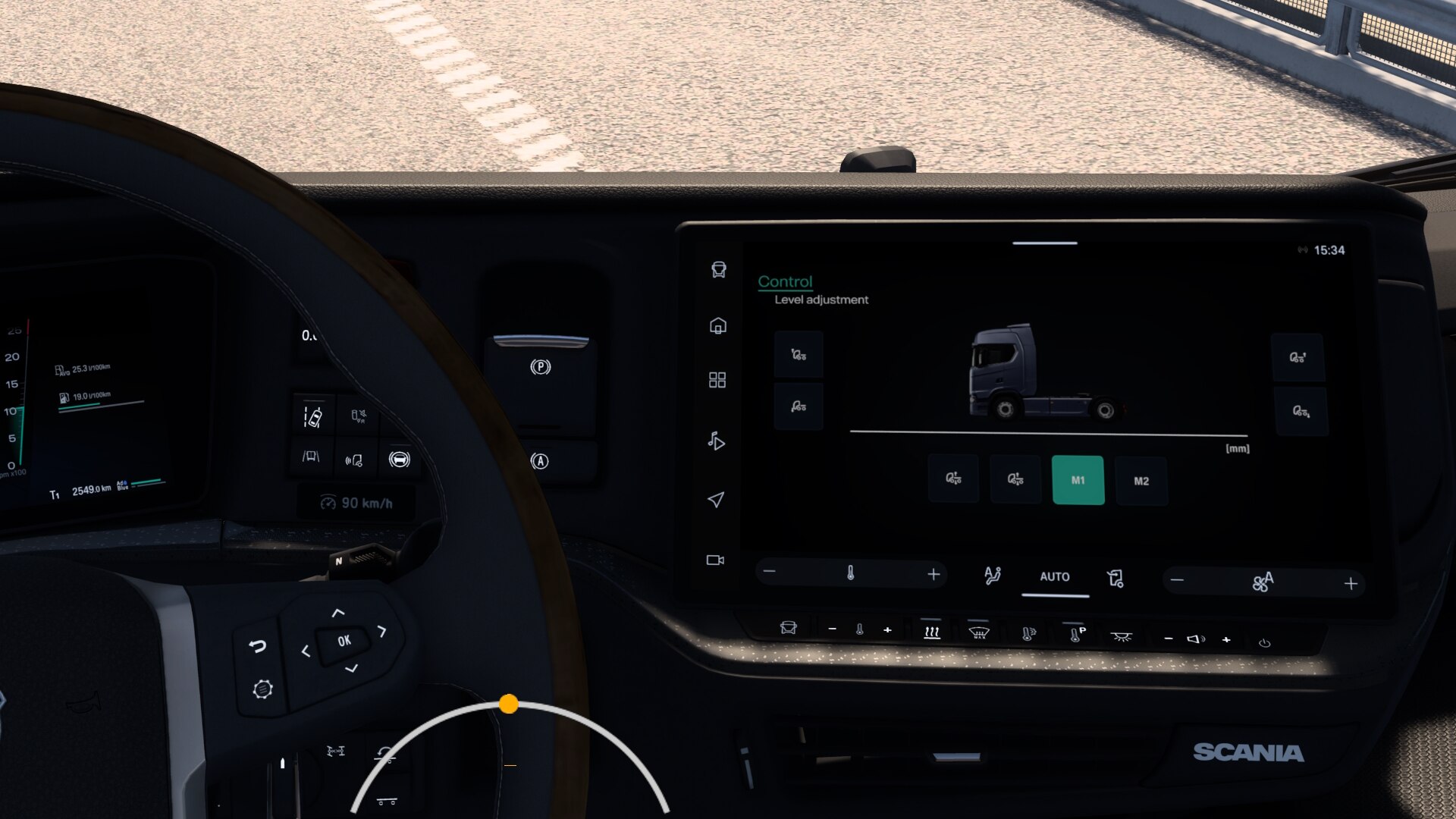
Task: Toggle the air recirculation icon
Action: (1115, 579)
